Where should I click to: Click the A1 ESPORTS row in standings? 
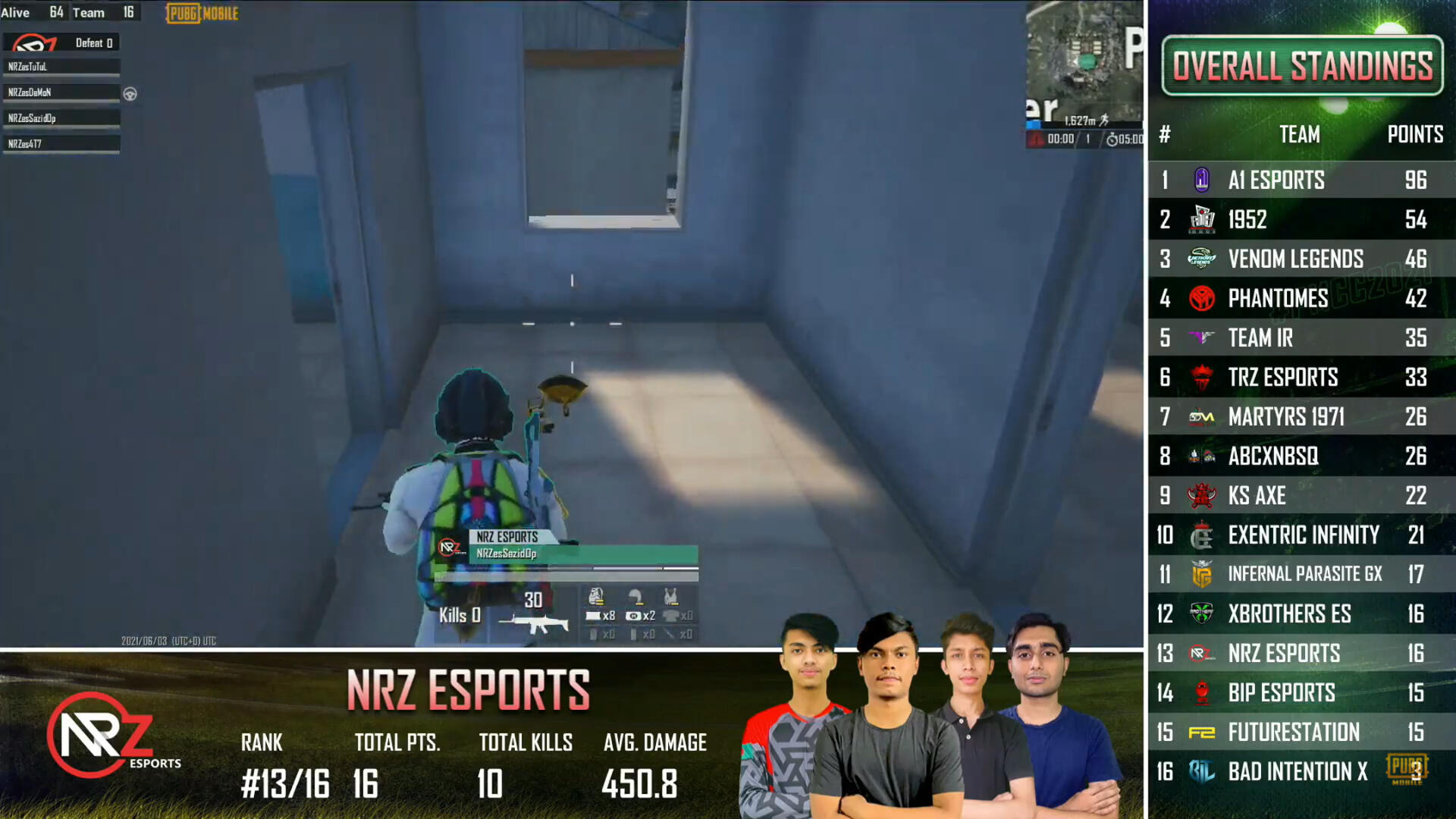(1301, 180)
